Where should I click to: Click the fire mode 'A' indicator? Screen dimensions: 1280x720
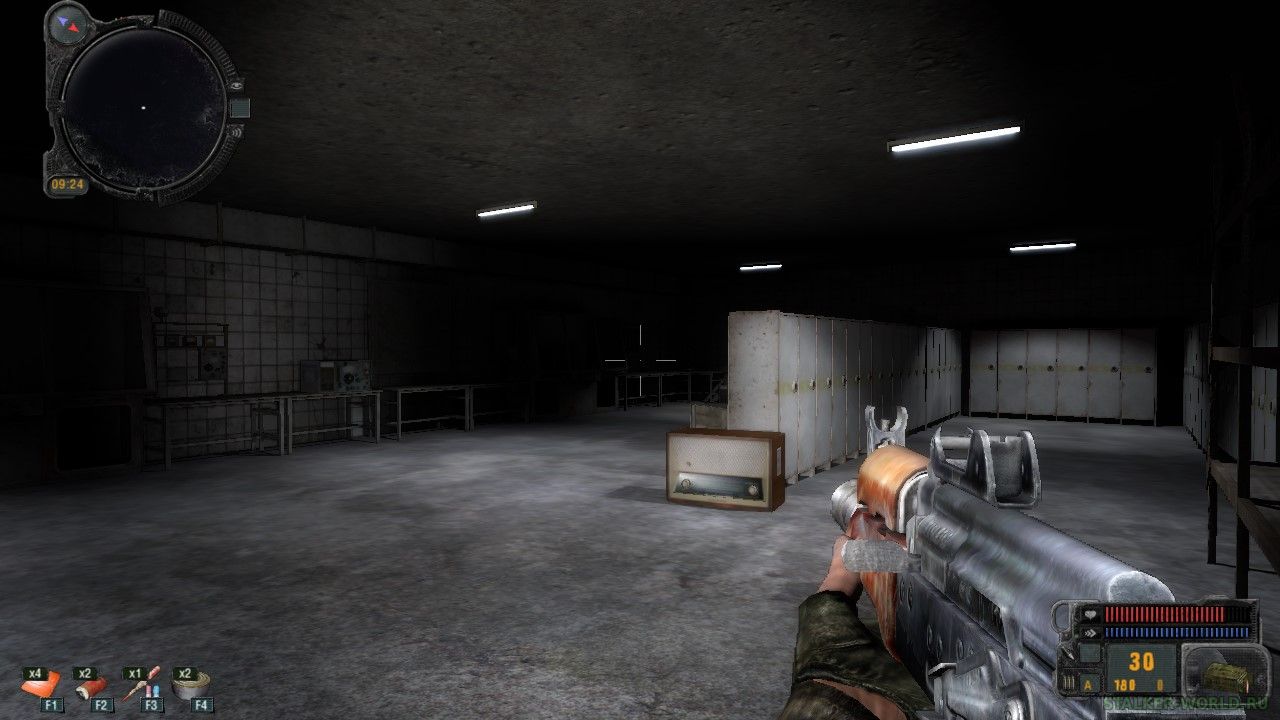(1087, 684)
